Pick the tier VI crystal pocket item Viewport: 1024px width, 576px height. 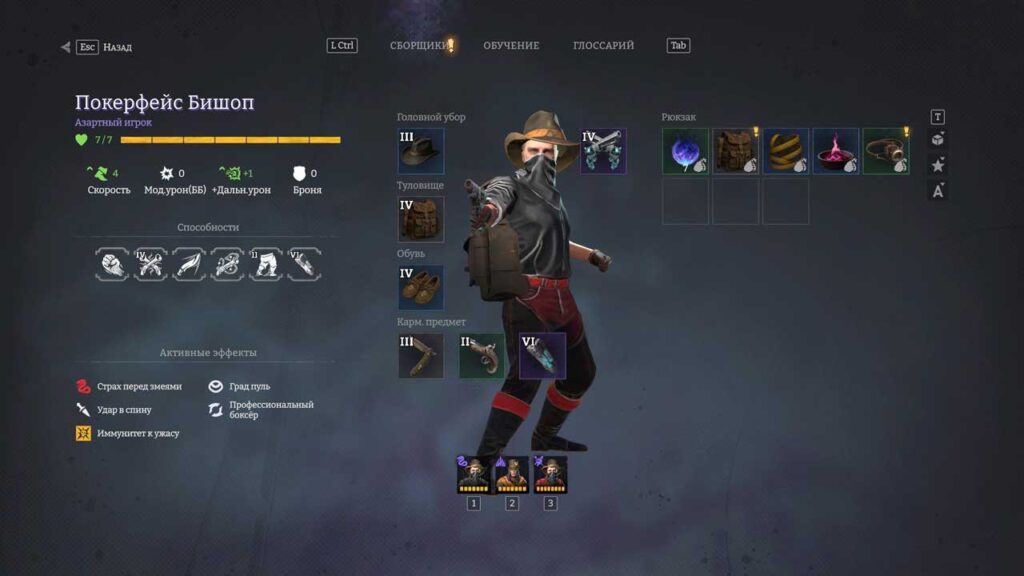point(542,356)
